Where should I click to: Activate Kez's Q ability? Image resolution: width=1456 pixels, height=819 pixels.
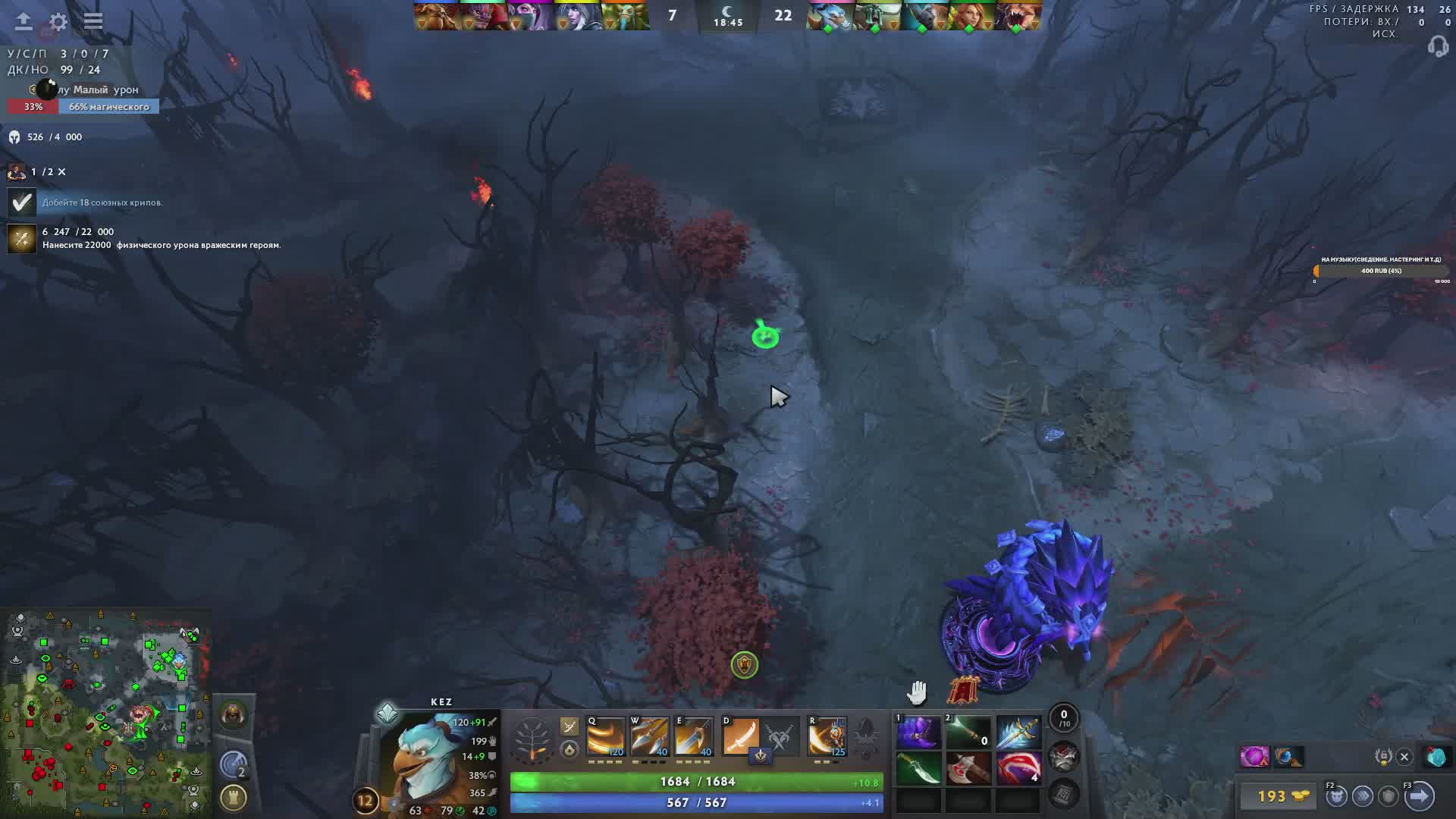click(605, 737)
